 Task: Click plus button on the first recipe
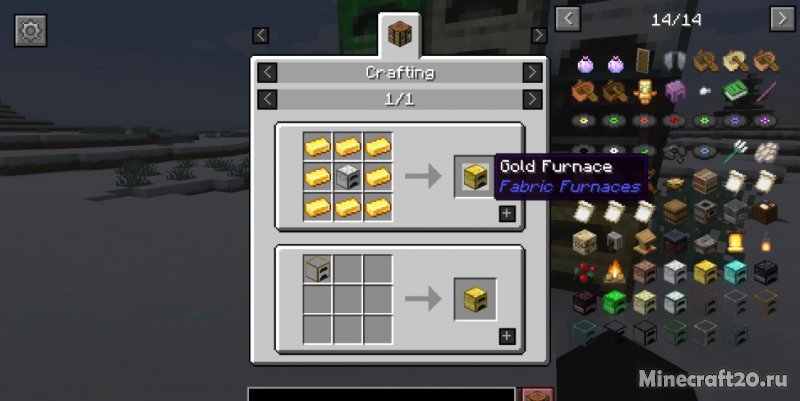pos(507,213)
